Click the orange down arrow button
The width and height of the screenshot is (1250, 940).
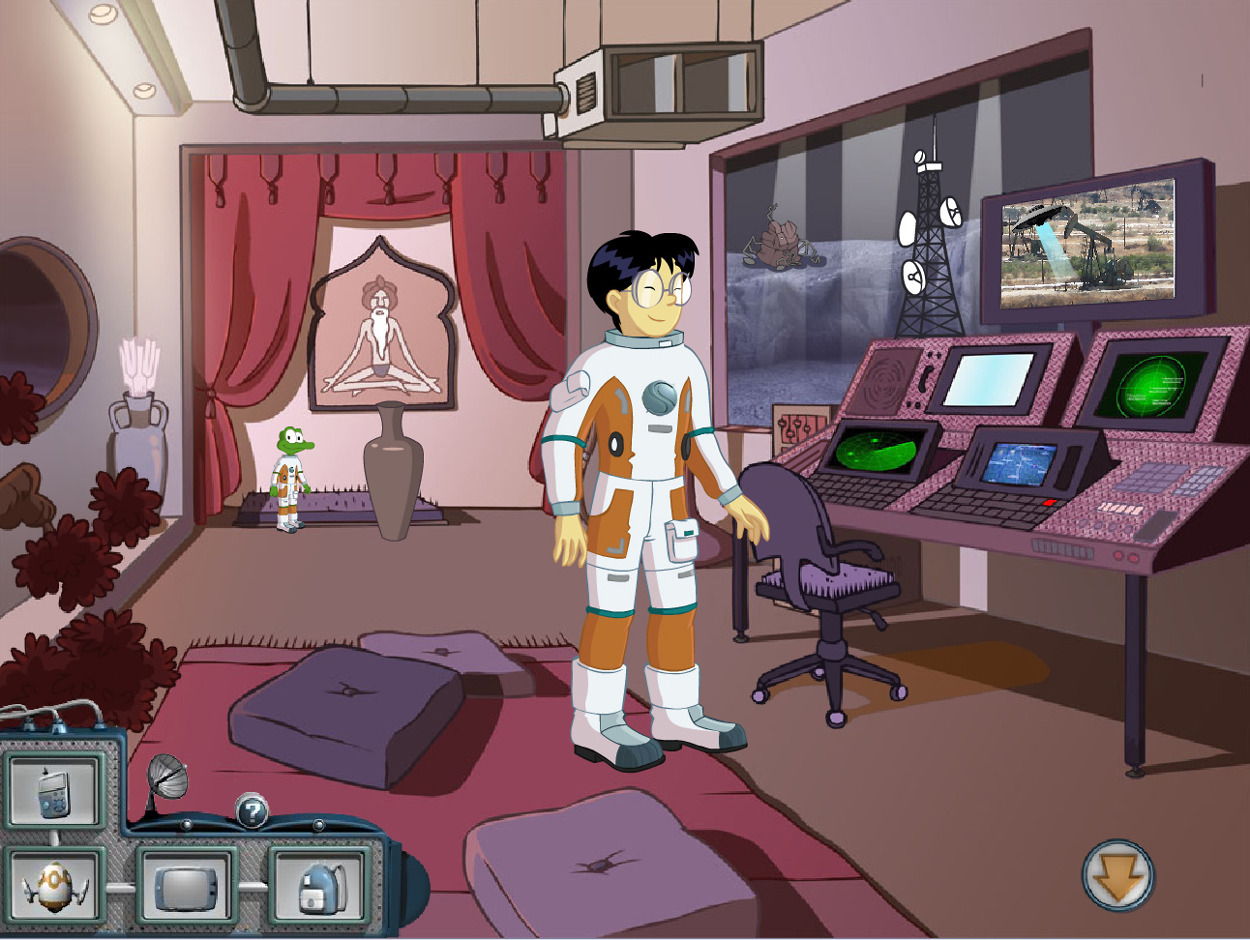[x=1118, y=875]
